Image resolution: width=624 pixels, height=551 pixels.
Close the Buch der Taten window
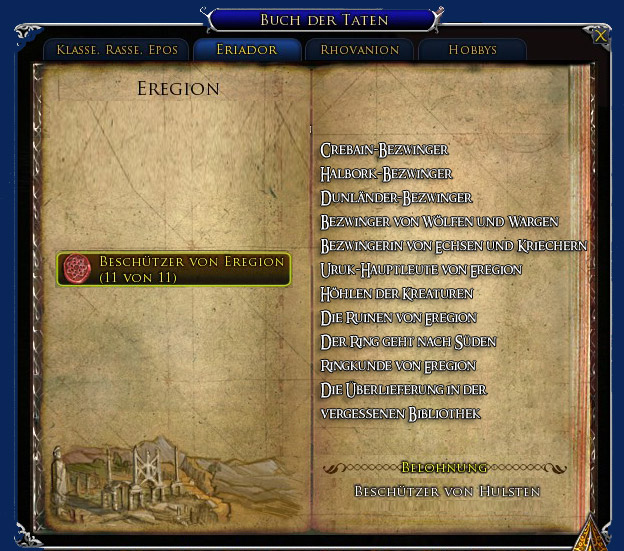coord(600,35)
